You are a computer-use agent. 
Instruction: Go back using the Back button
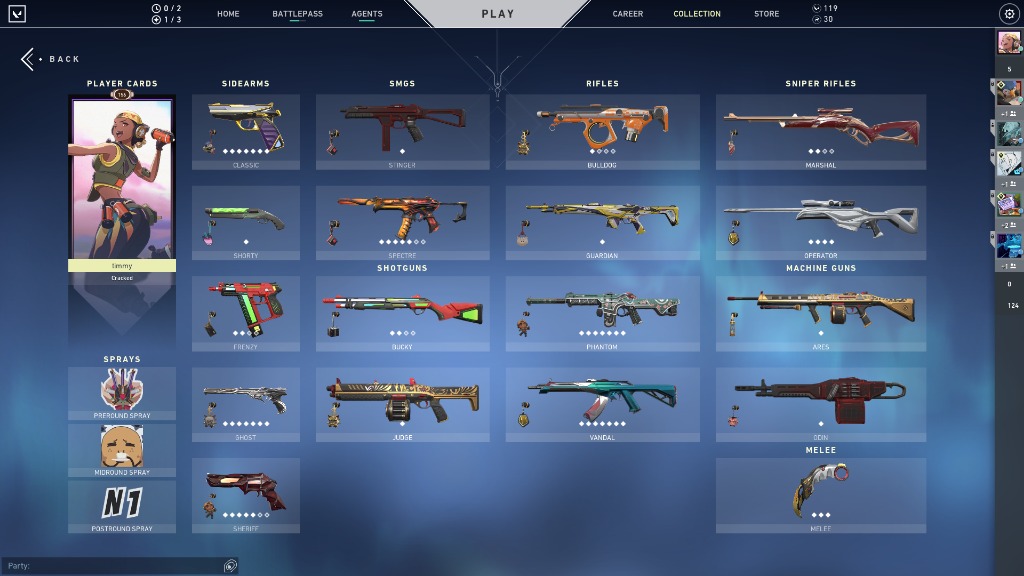tap(51, 59)
